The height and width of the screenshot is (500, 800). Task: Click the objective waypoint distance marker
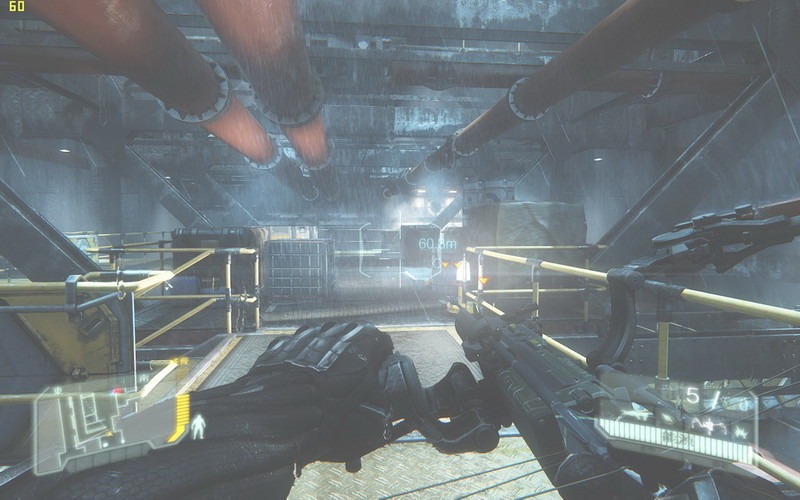[x=437, y=243]
